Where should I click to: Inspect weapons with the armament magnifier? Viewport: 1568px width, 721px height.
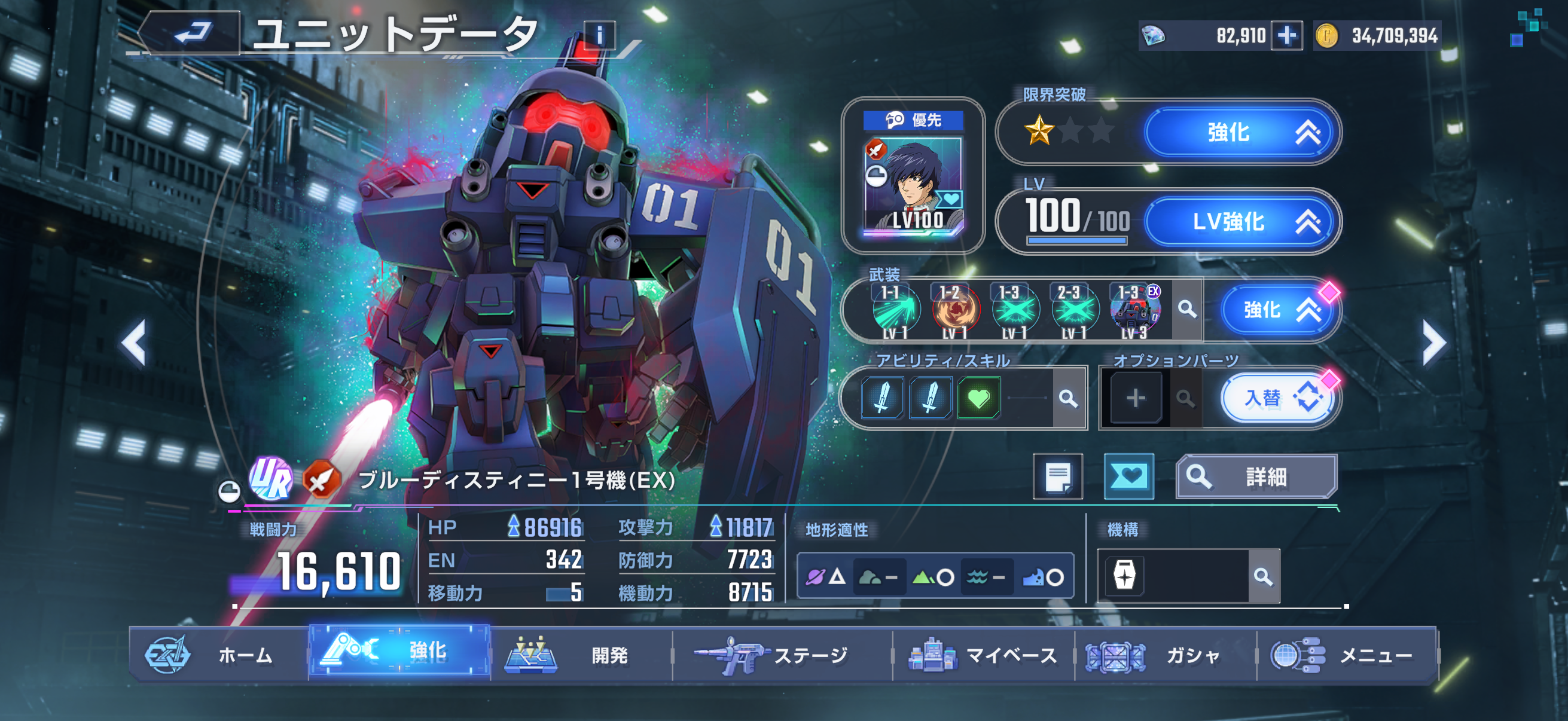click(1186, 310)
